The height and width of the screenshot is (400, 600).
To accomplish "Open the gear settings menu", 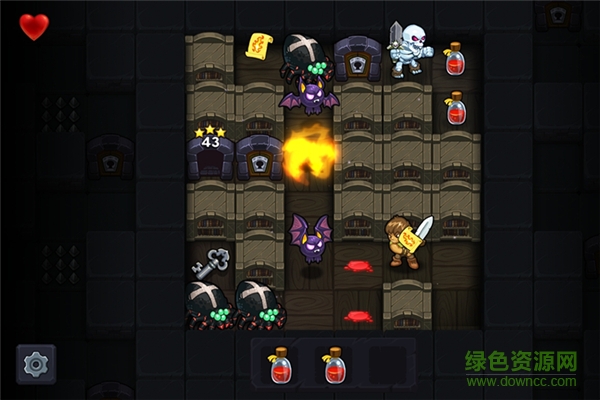I will coord(36,364).
